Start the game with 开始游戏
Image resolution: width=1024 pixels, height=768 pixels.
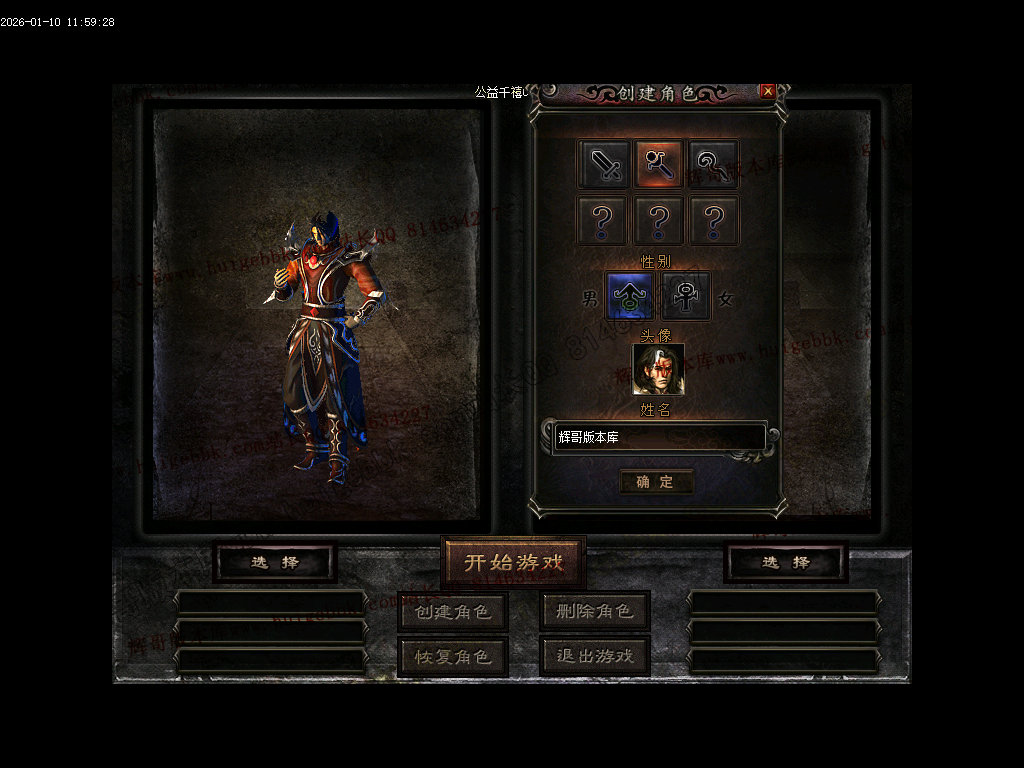pos(513,562)
